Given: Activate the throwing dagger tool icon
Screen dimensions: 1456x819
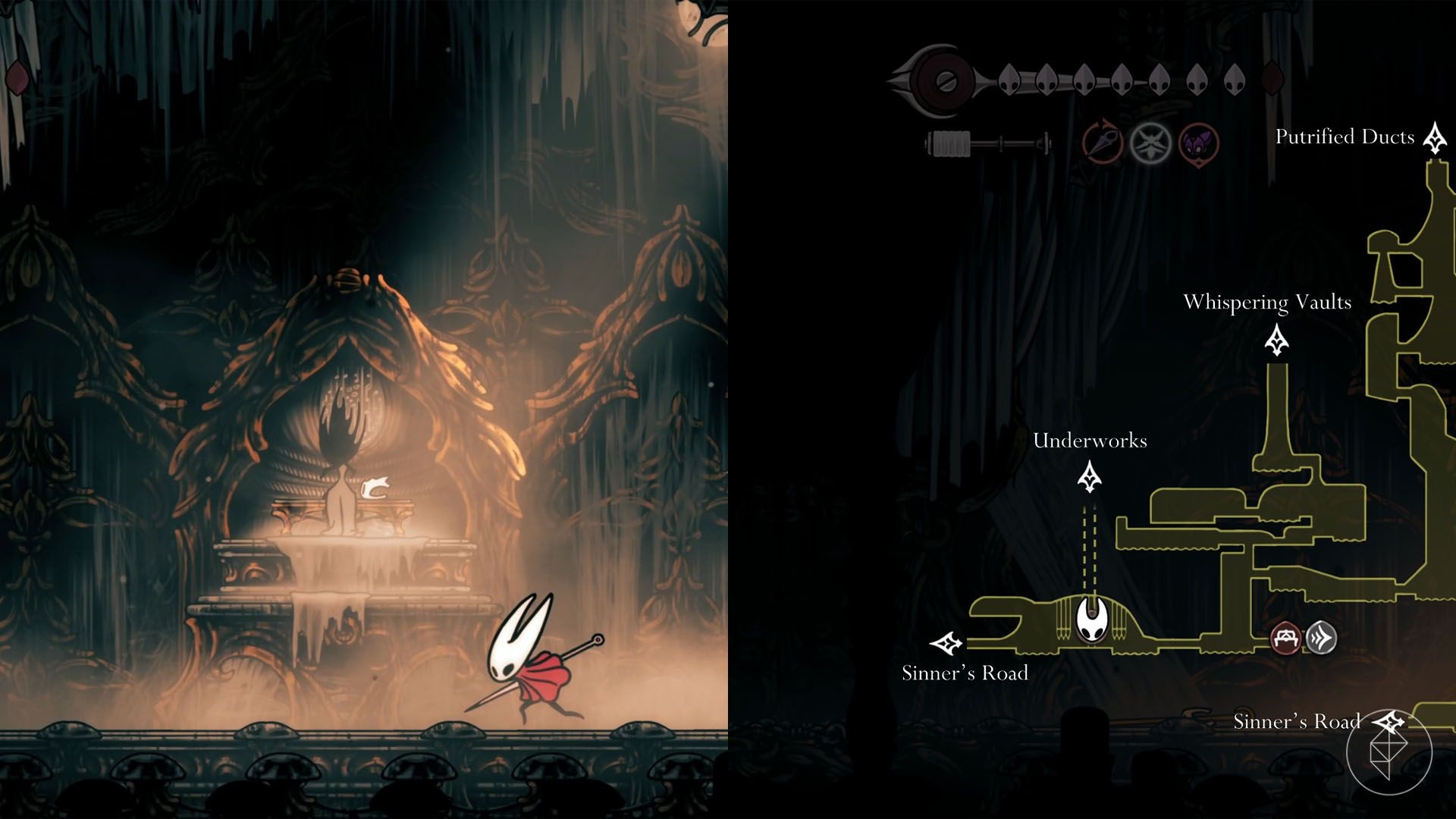Looking at the screenshot, I should pos(1103,142).
